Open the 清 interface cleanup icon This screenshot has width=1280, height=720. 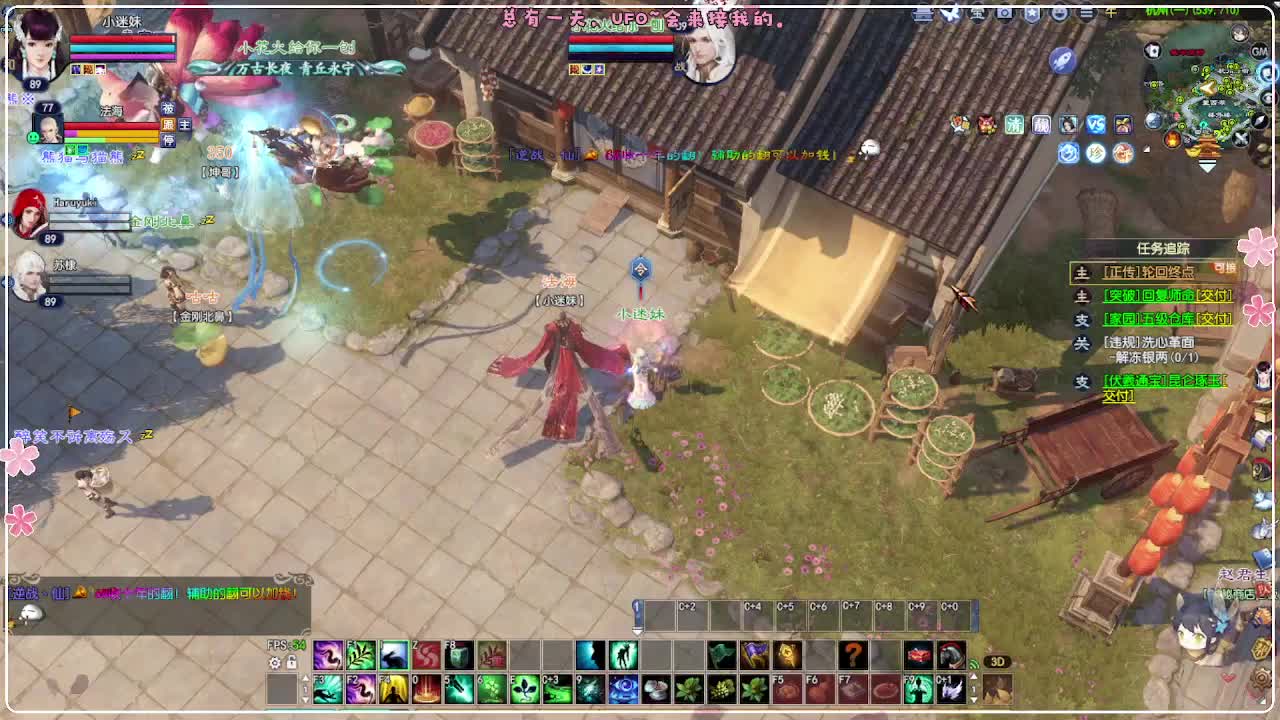(1016, 124)
